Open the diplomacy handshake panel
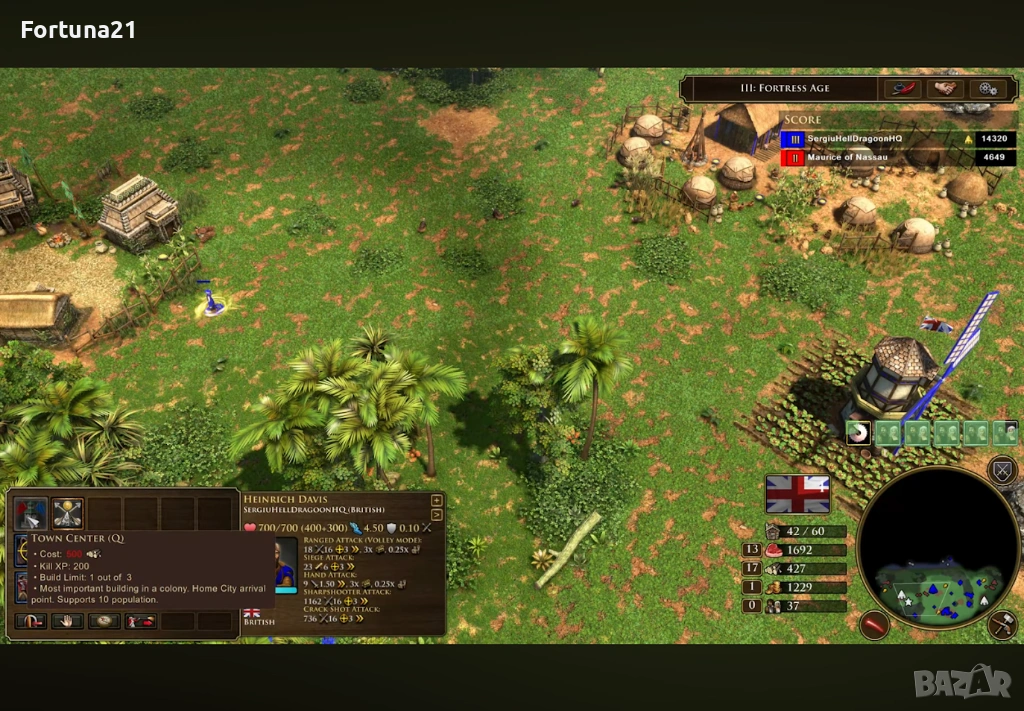Viewport: 1024px width, 711px height. point(944,88)
